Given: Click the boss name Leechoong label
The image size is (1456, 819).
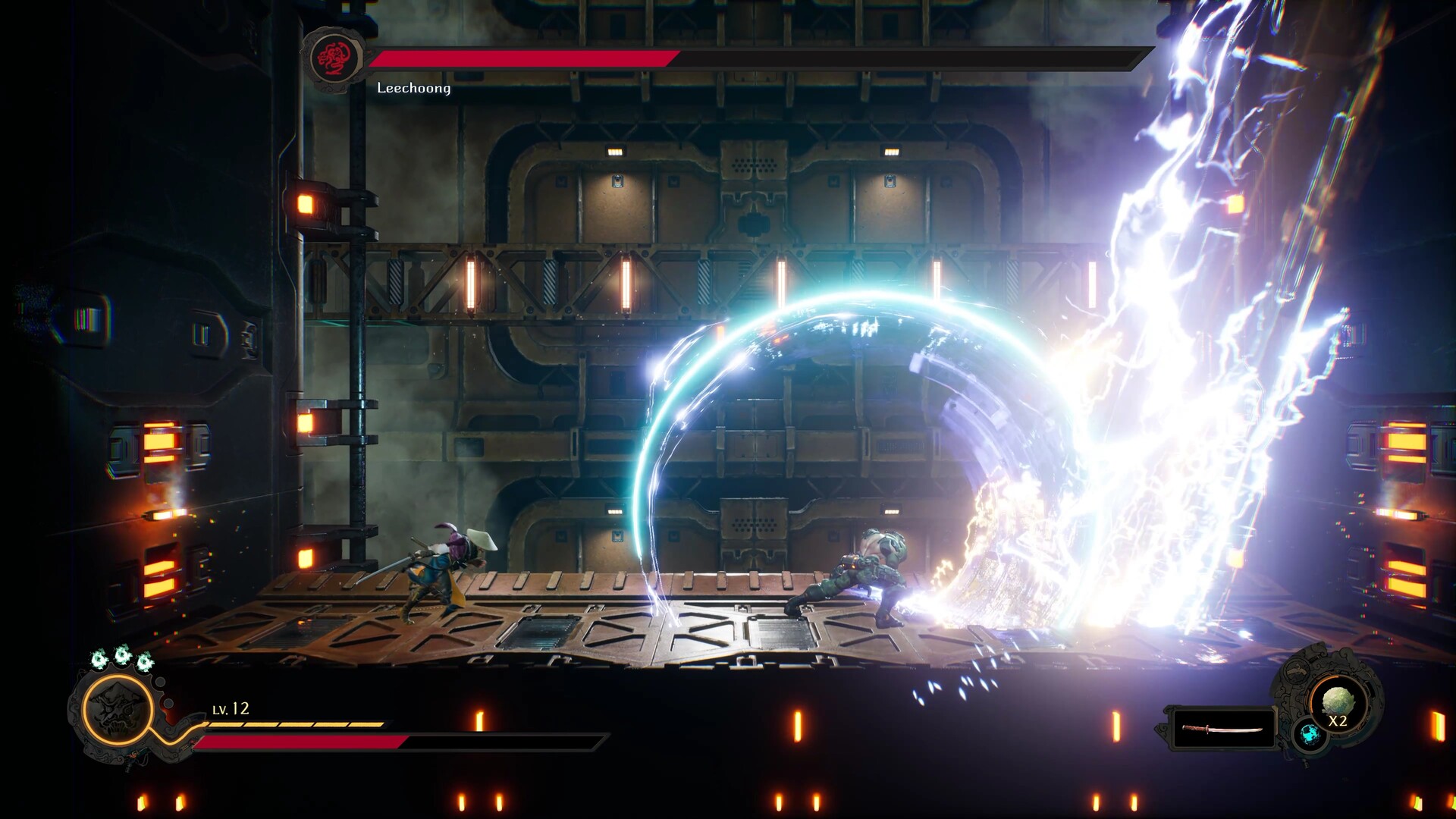Looking at the screenshot, I should pos(413,89).
